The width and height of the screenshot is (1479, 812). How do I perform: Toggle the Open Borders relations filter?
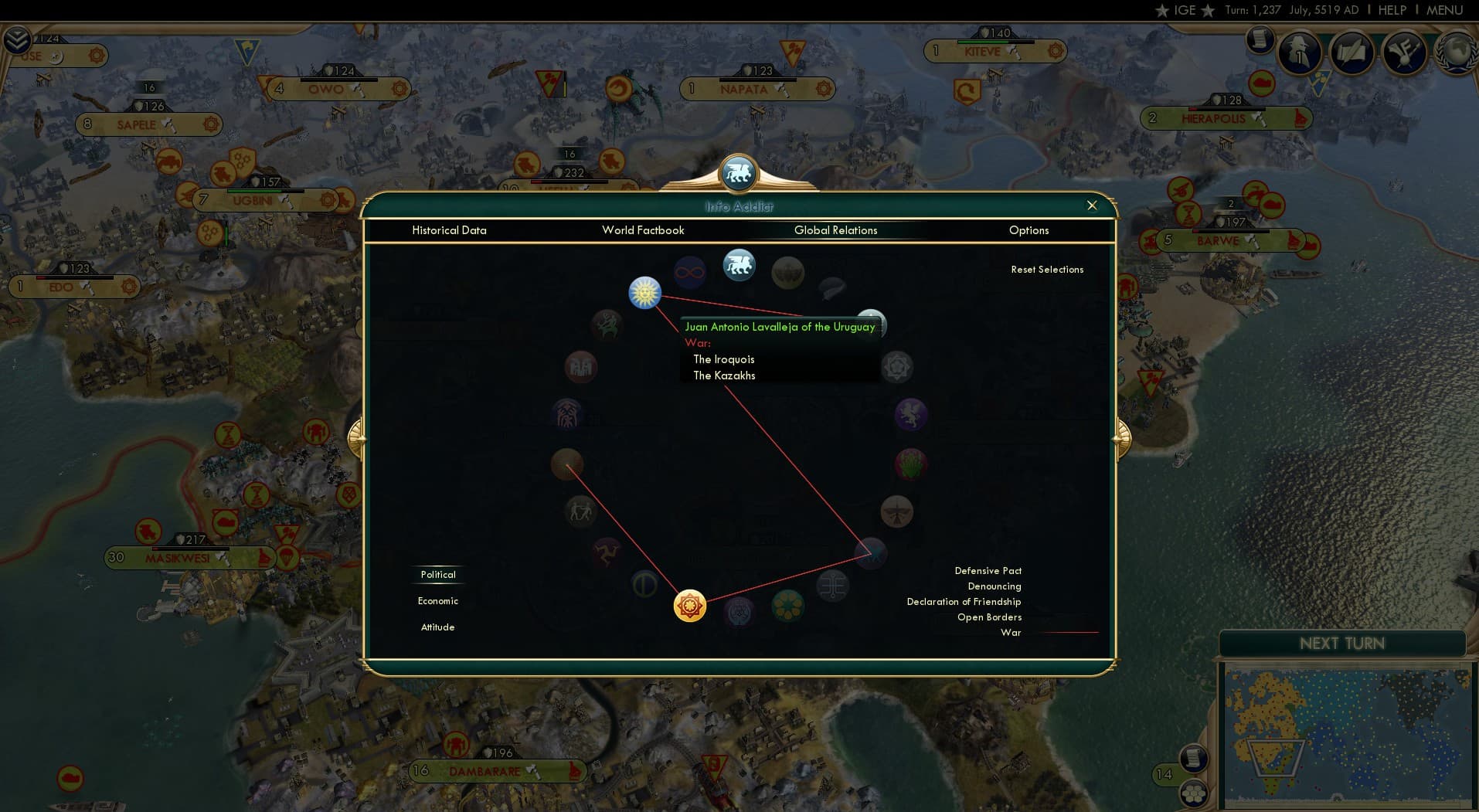[990, 617]
